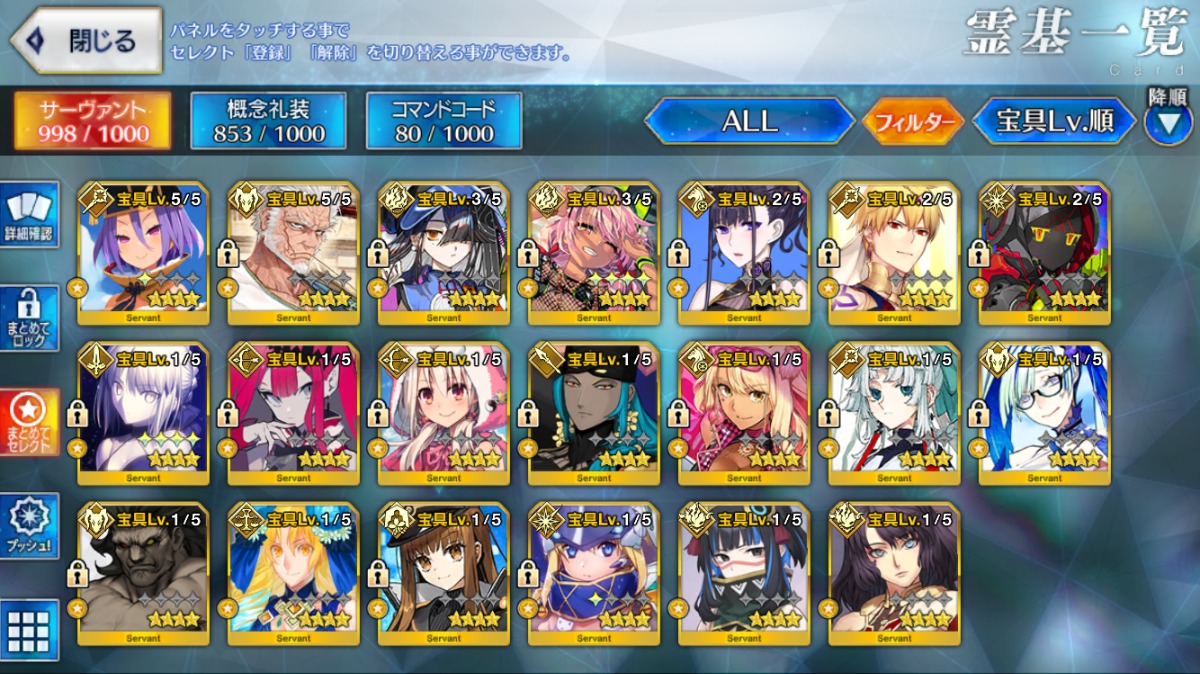Open the ALL class selector

(x=749, y=122)
